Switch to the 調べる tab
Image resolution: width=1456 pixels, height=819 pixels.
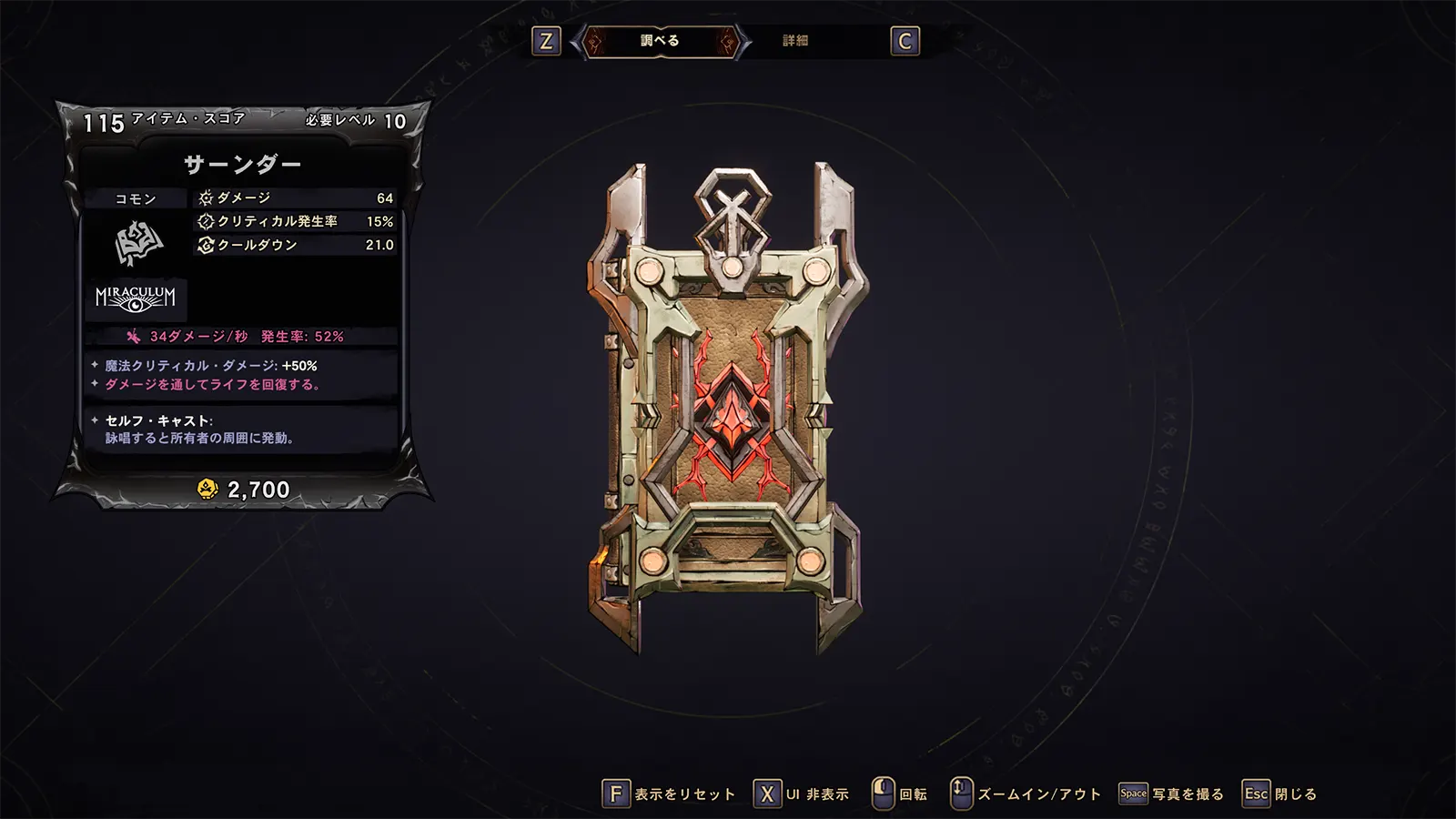[x=660, y=41]
